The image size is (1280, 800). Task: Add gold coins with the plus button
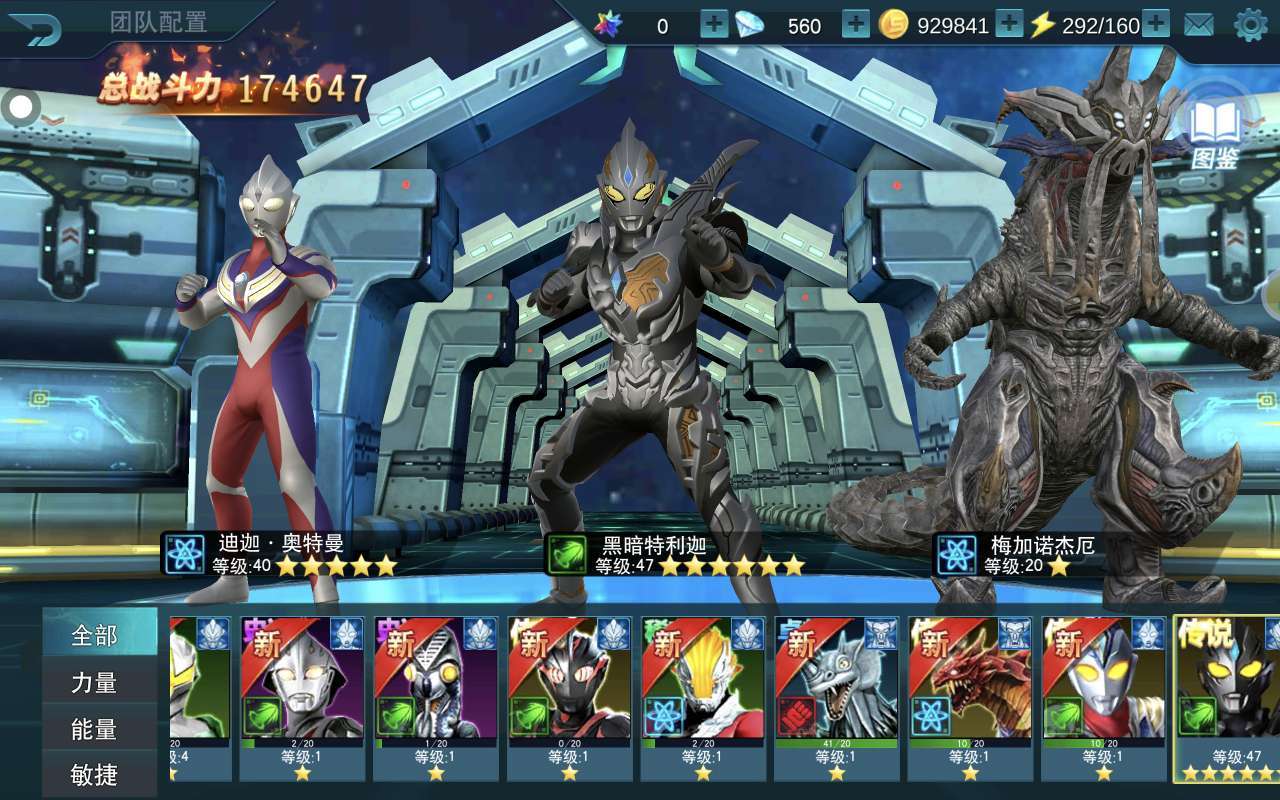click(1009, 25)
